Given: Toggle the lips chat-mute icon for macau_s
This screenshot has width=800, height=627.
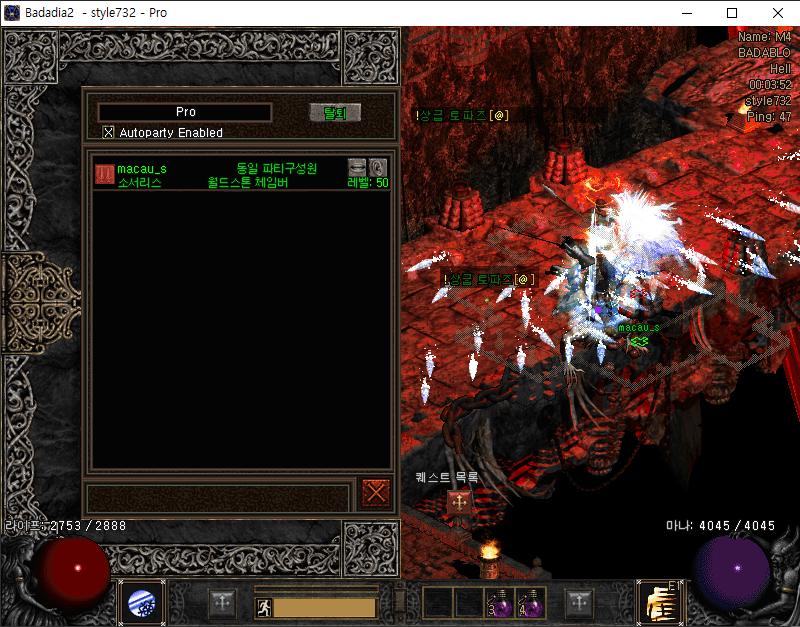Looking at the screenshot, I should tap(357, 167).
